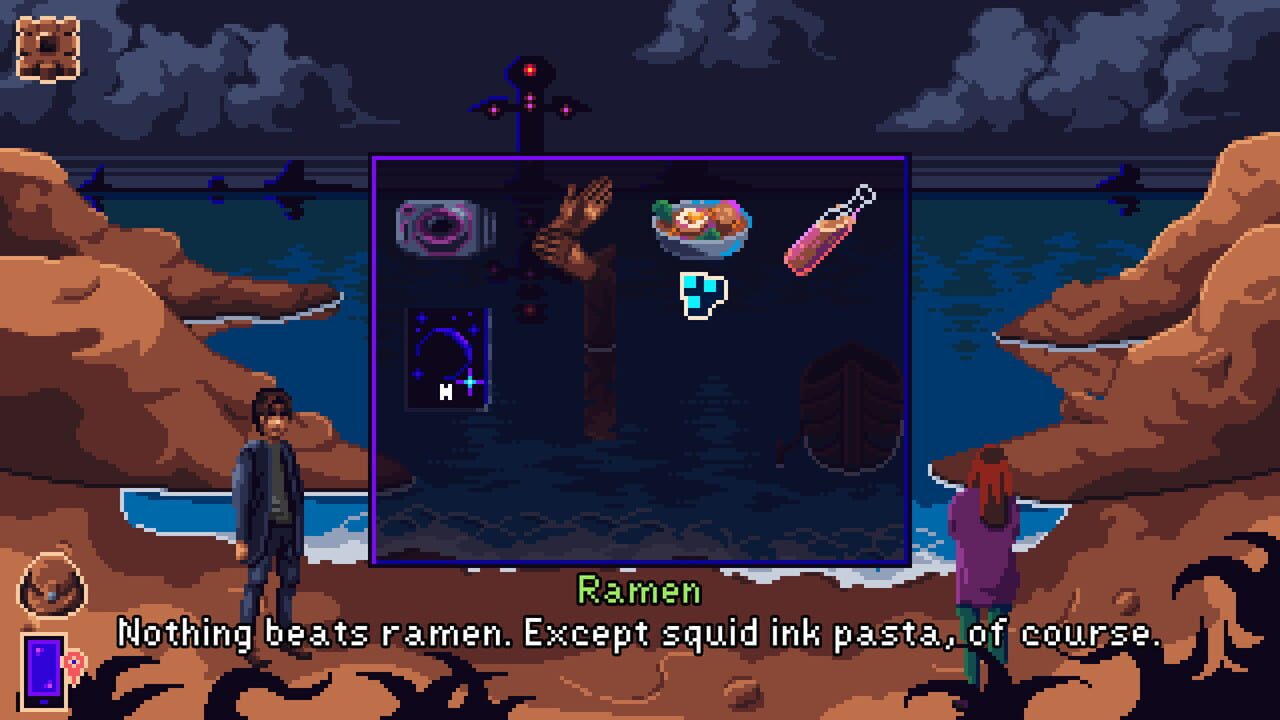
Task: Click the green Ramen item label
Action: (640, 590)
